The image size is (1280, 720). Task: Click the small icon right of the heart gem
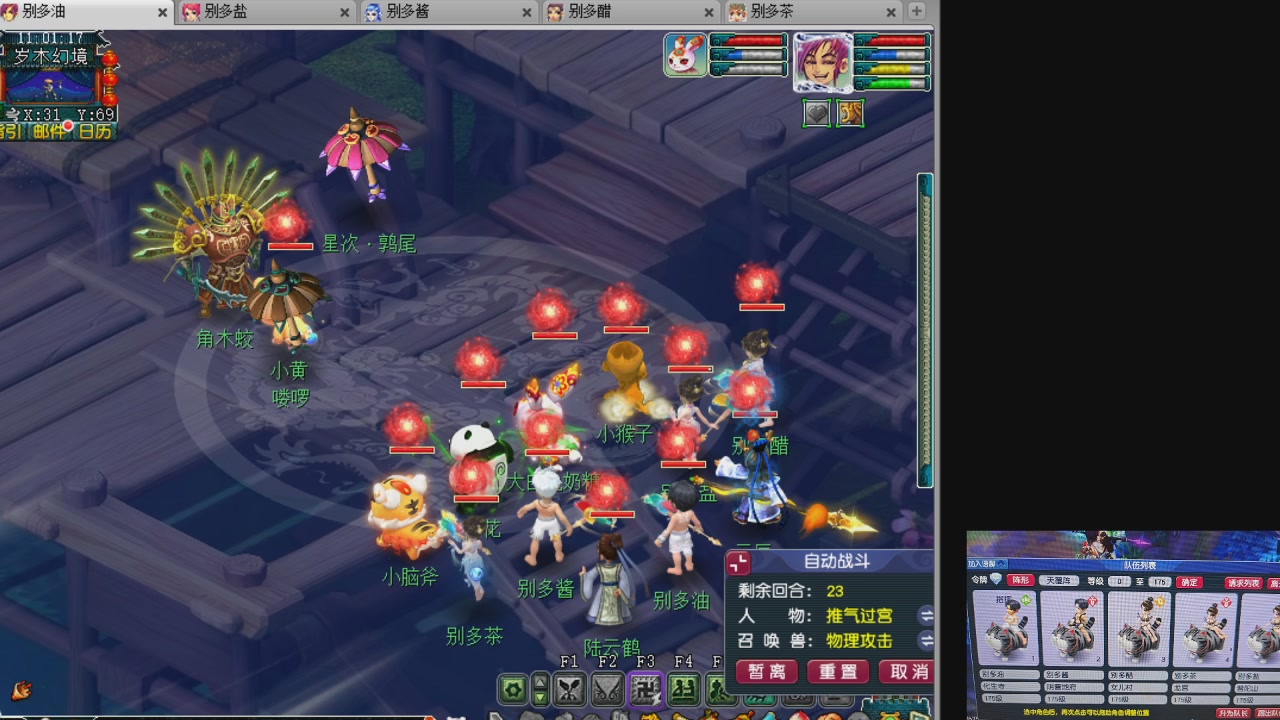851,113
